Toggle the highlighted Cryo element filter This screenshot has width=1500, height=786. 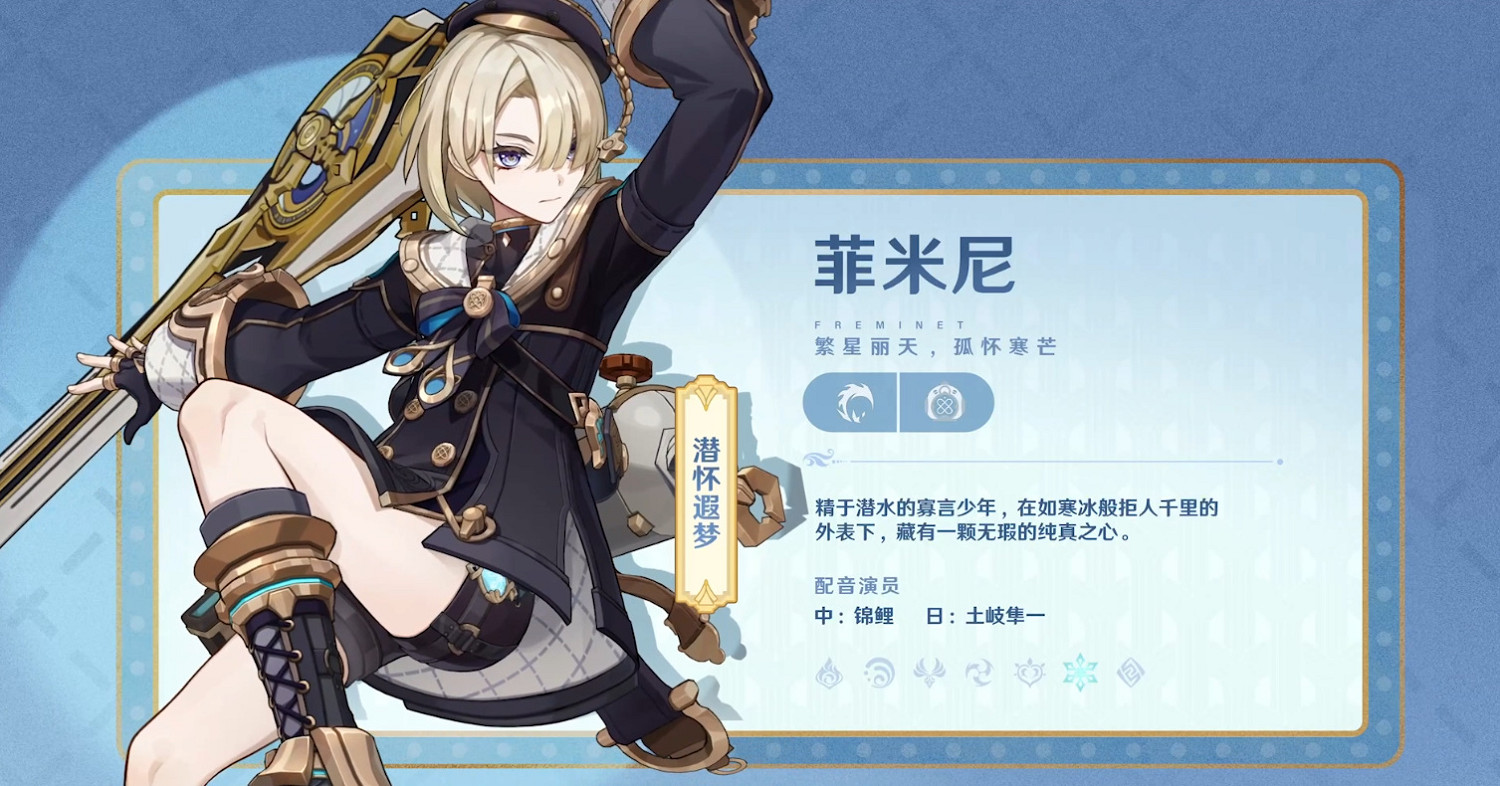tap(1080, 672)
